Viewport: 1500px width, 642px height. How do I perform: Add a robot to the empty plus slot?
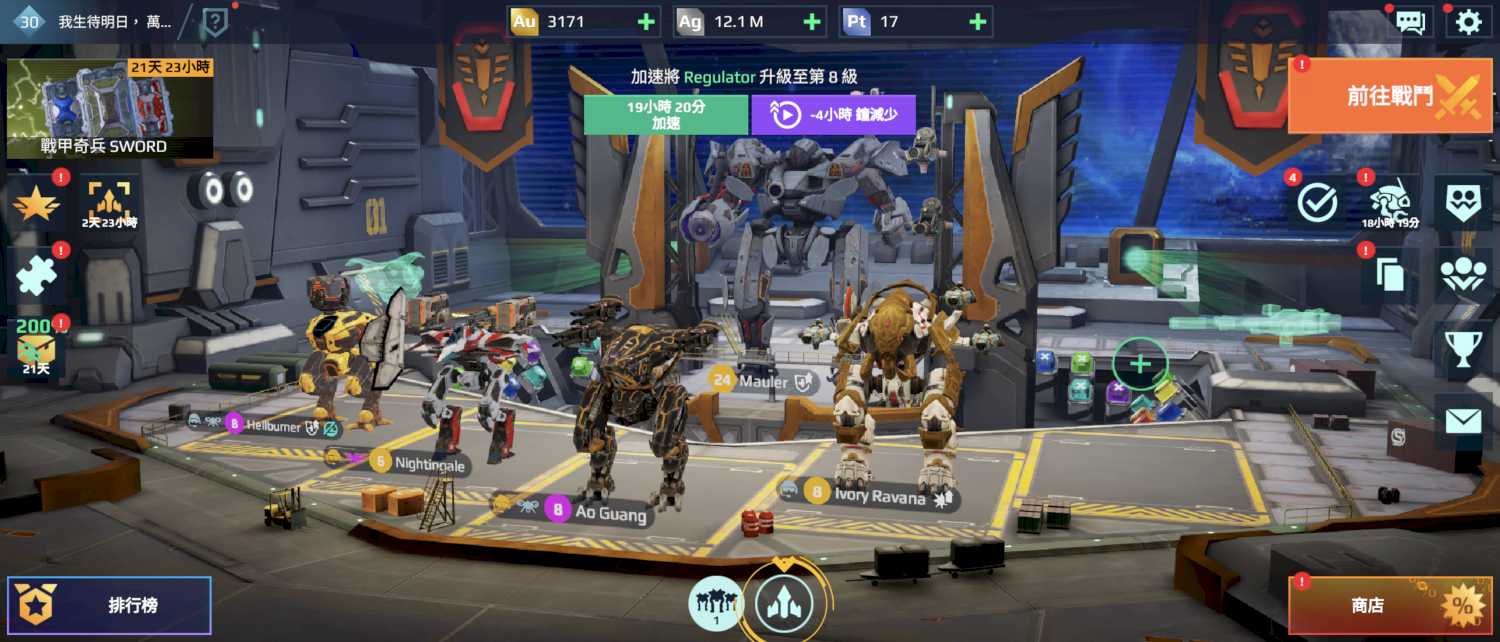click(x=1140, y=364)
